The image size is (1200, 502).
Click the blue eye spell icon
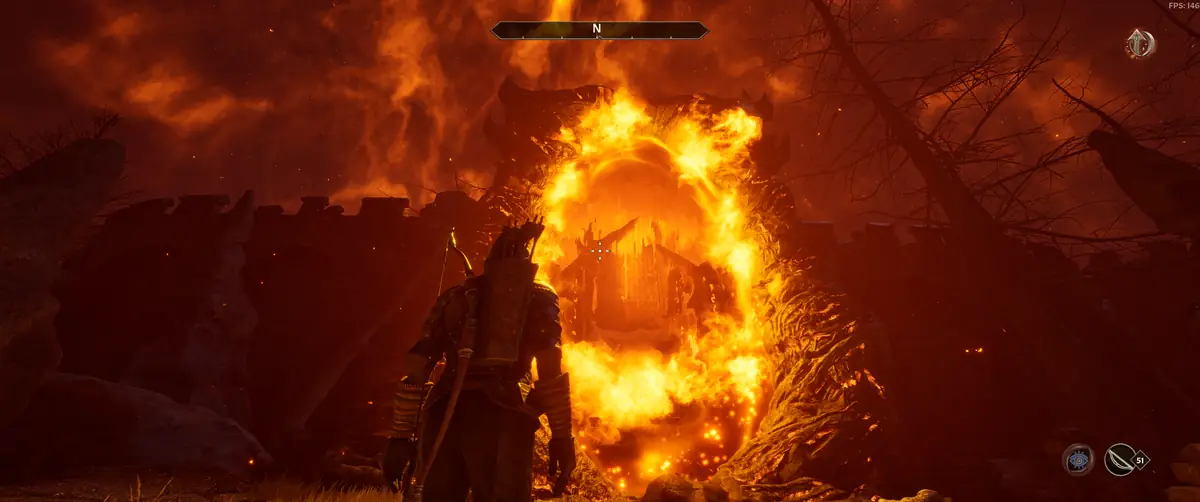coord(1077,459)
